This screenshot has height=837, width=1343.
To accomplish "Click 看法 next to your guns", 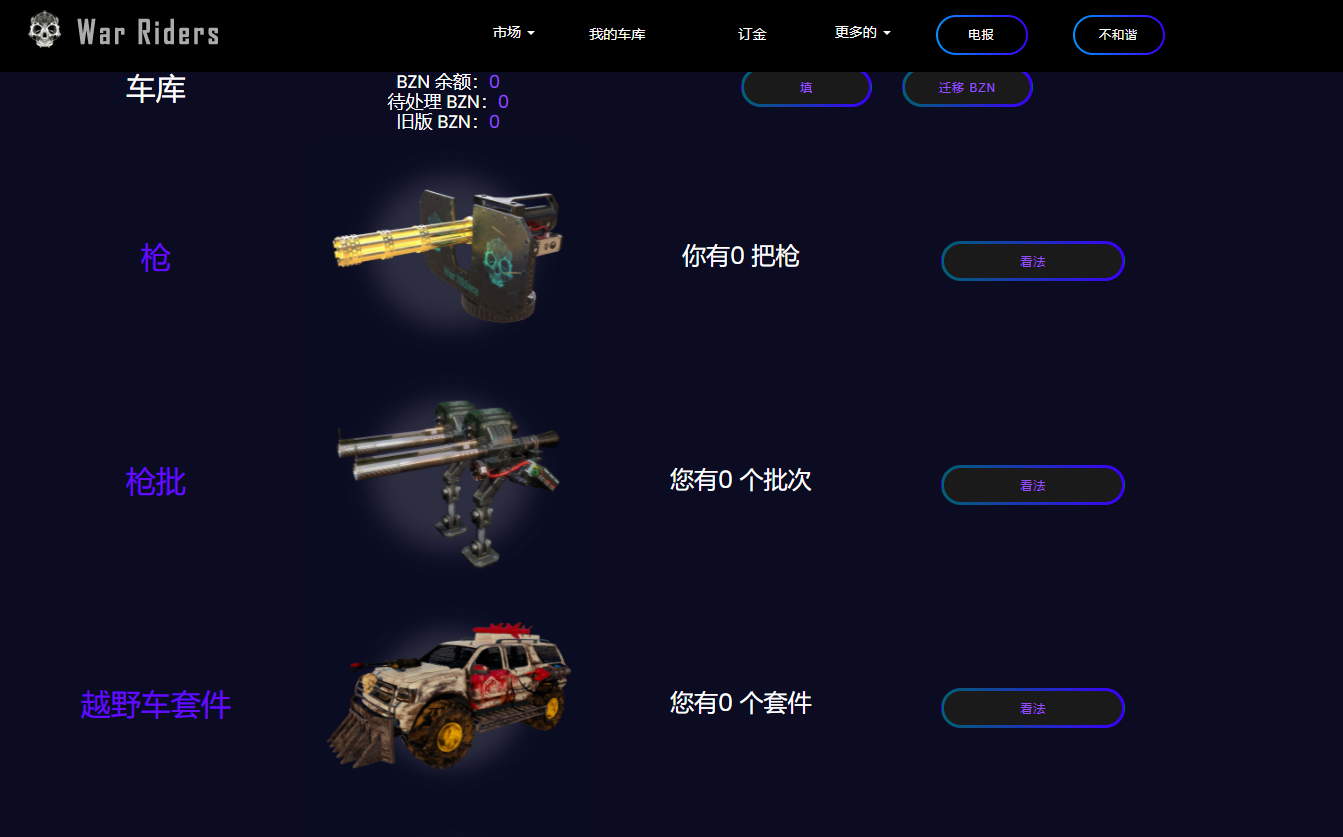I will 1032,260.
